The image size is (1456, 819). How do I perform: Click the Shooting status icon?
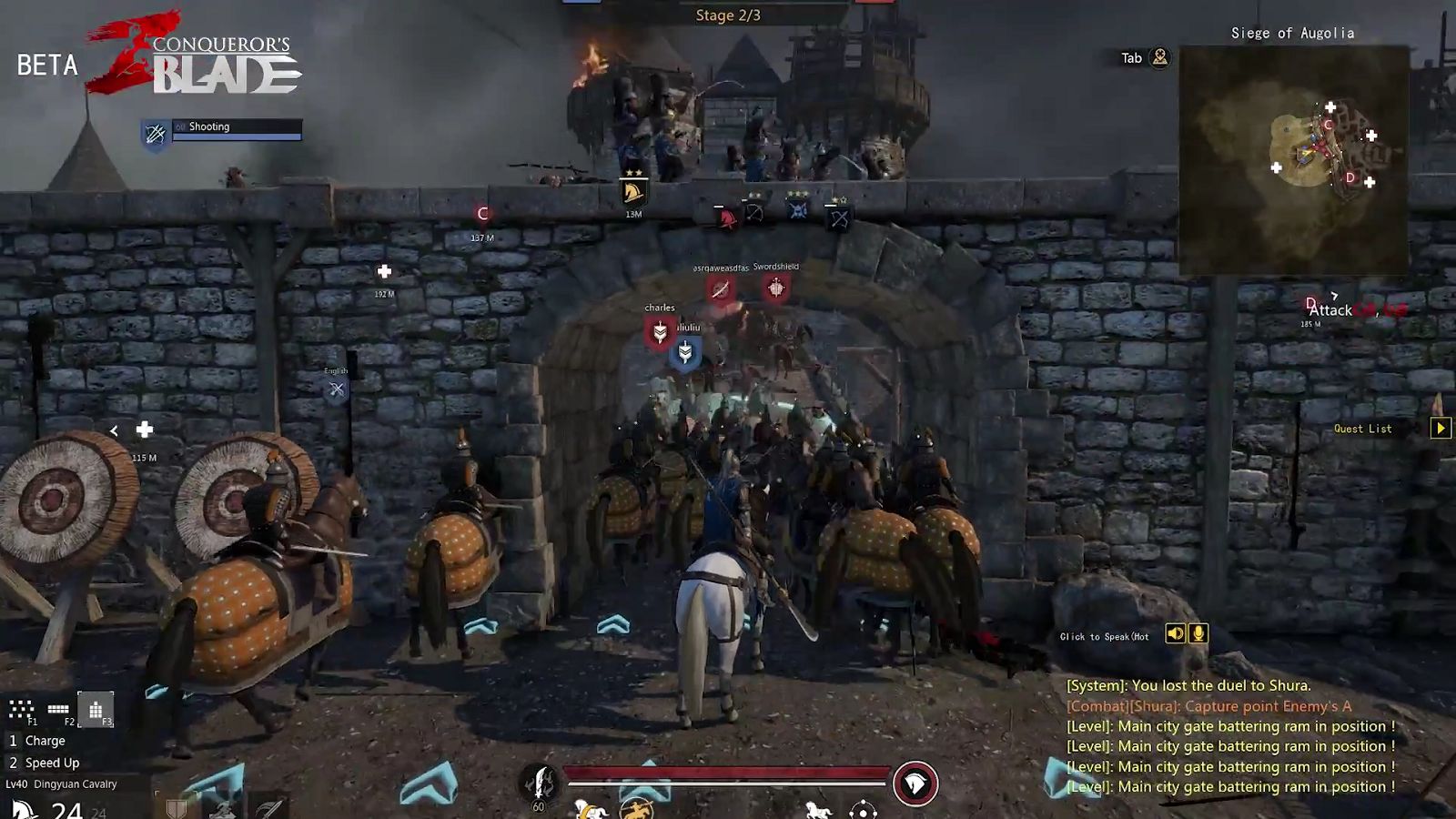tap(156, 134)
